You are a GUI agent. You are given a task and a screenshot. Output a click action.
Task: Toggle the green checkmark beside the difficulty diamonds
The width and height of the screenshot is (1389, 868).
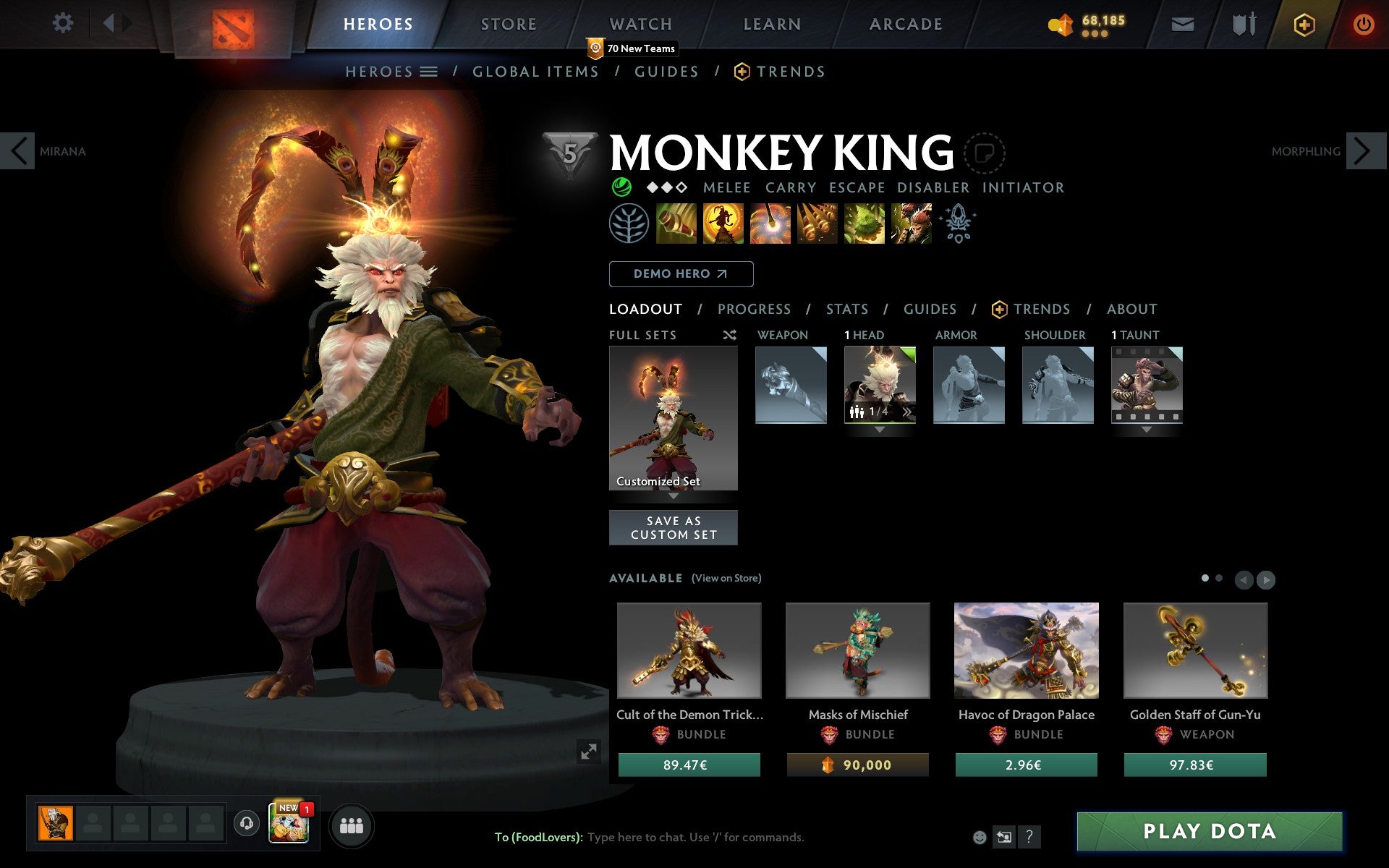621,187
